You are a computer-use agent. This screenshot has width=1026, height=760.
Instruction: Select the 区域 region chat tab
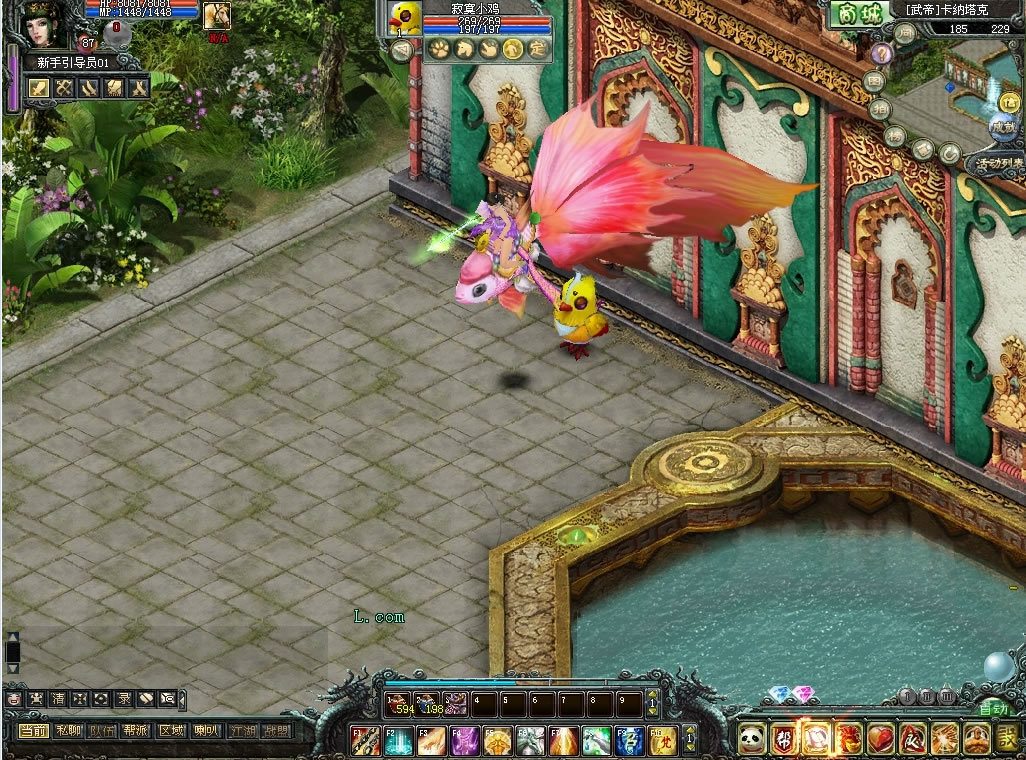coord(171,731)
